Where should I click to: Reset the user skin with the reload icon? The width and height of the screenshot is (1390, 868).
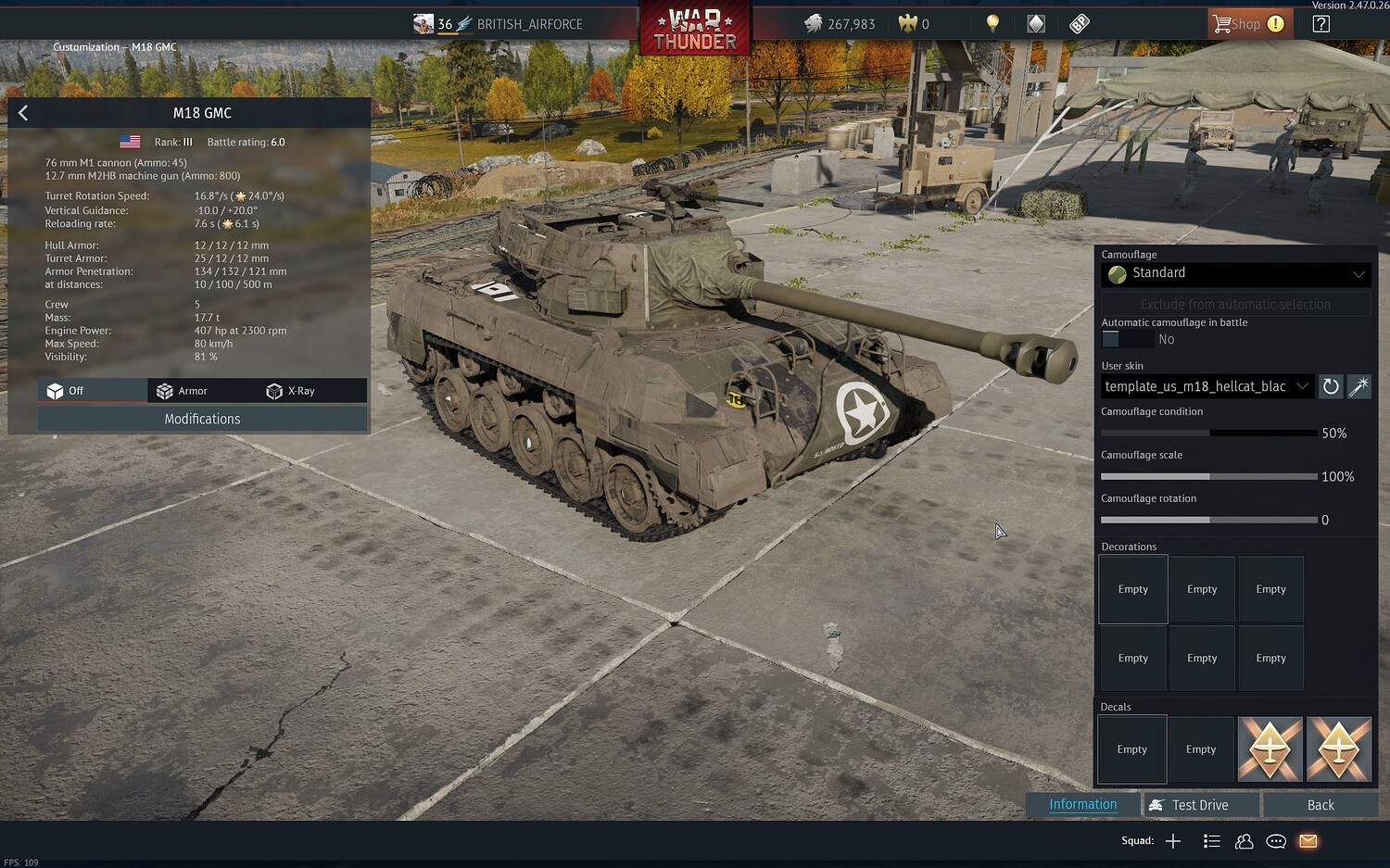click(1331, 386)
